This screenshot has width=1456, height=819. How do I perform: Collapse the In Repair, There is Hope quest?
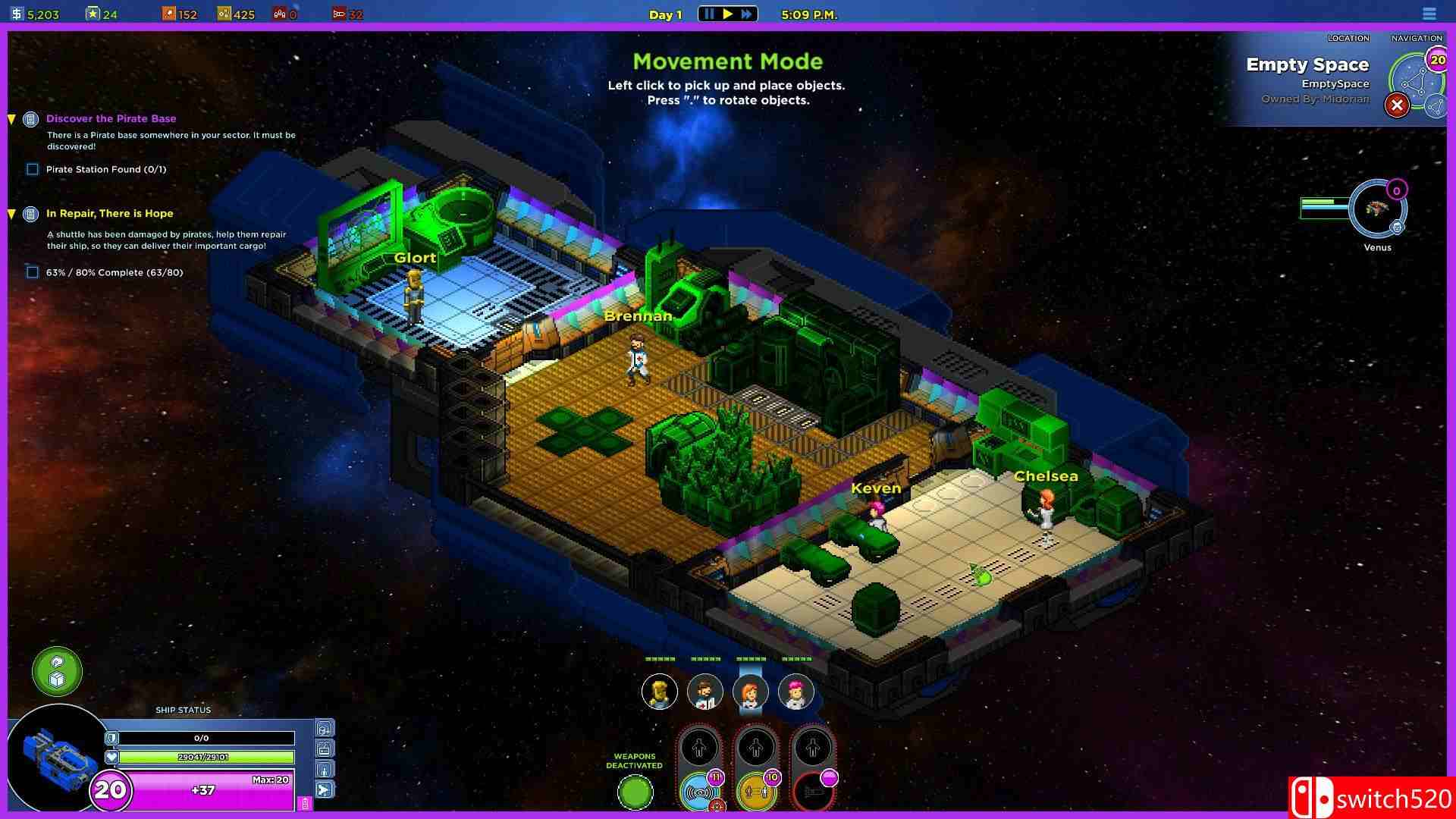(11, 213)
